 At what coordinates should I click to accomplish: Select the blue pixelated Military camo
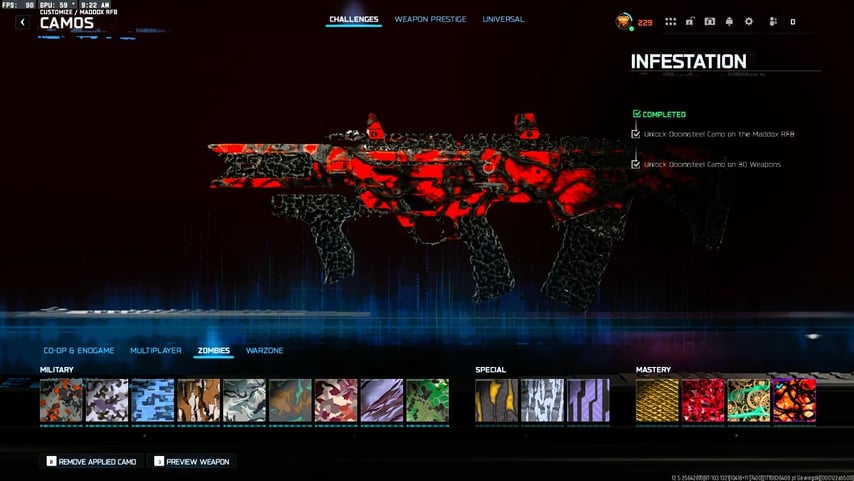tap(153, 400)
